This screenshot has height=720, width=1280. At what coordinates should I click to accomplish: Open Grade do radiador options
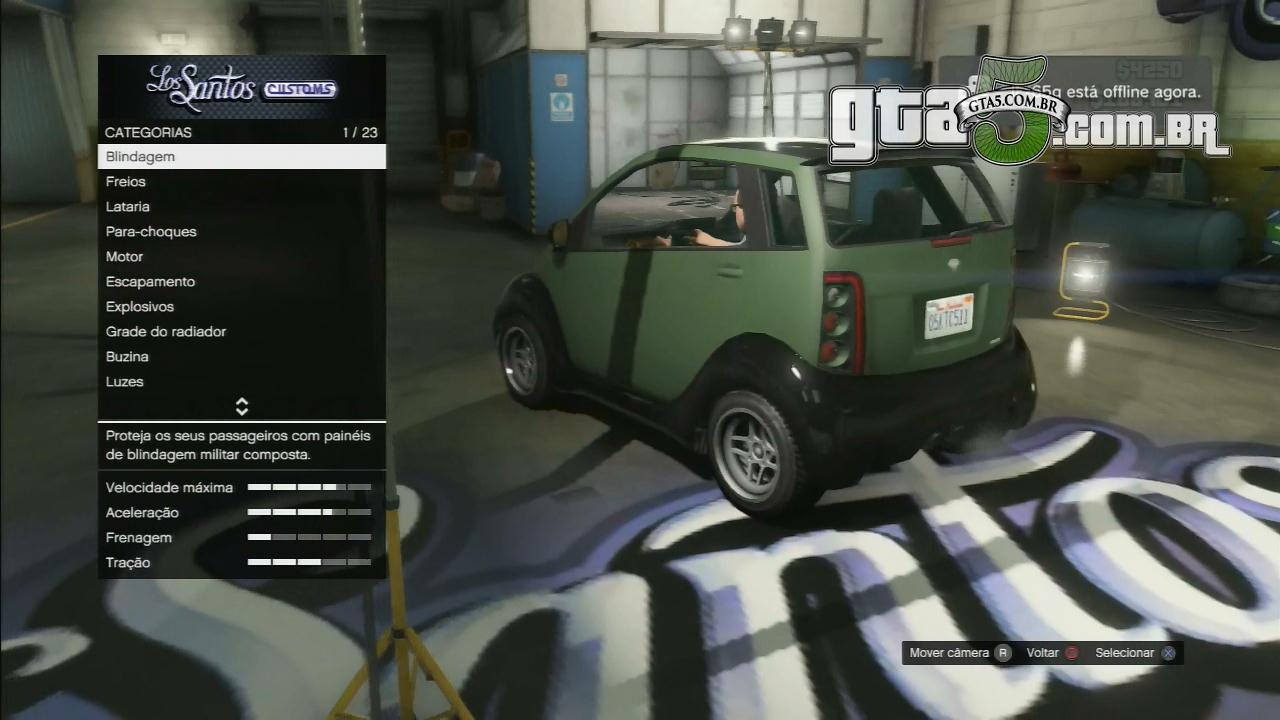tap(241, 332)
